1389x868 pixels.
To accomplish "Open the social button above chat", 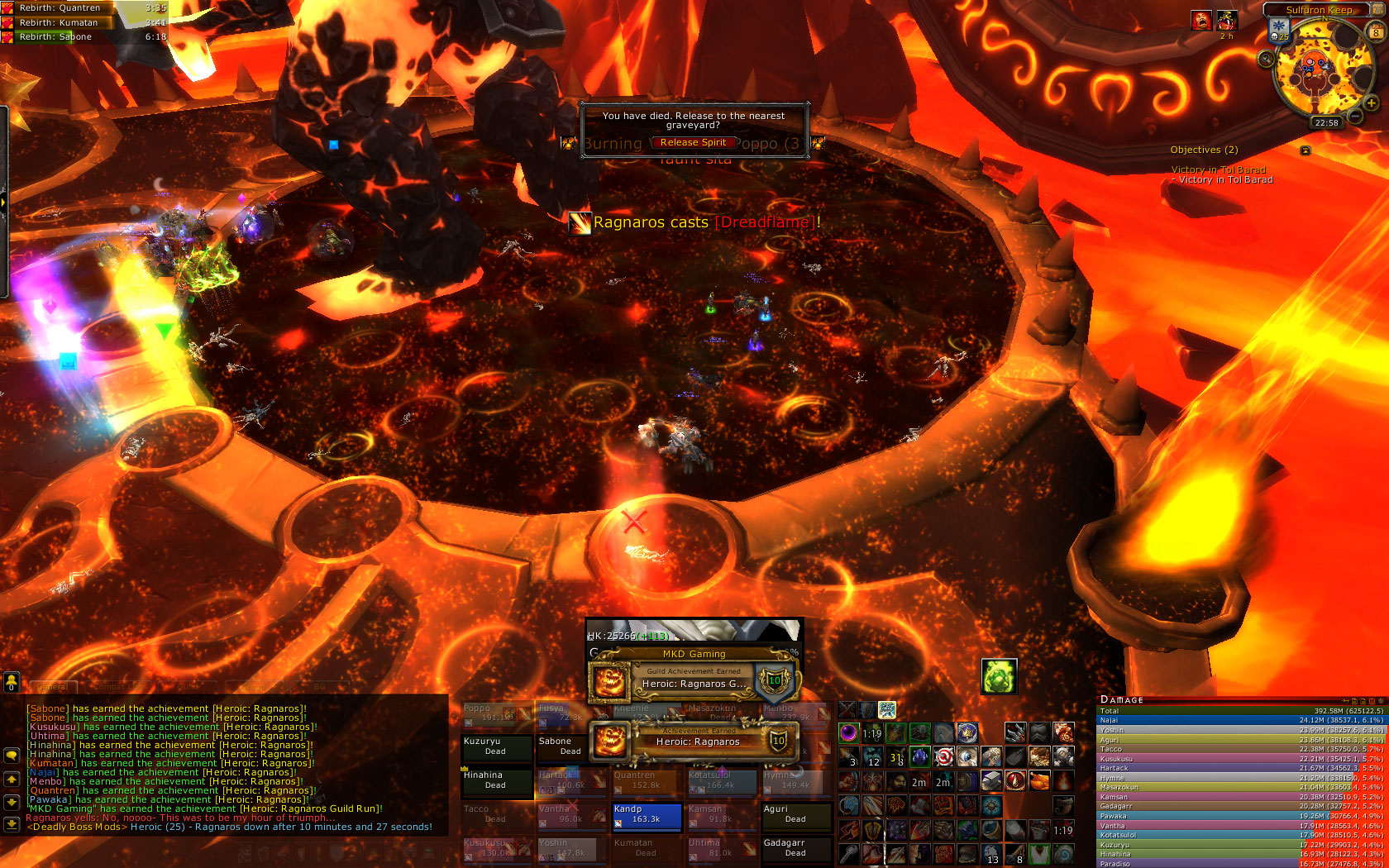I will tap(12, 681).
